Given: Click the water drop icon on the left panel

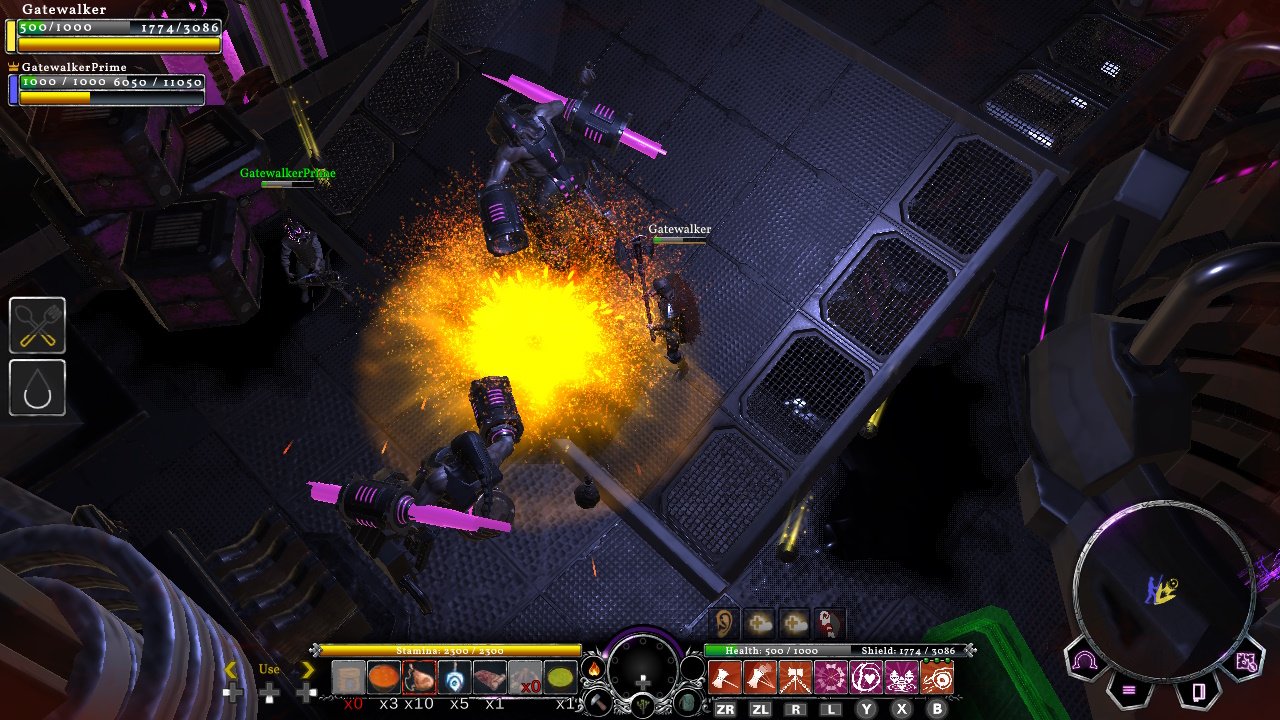Looking at the screenshot, I should coord(37,388).
